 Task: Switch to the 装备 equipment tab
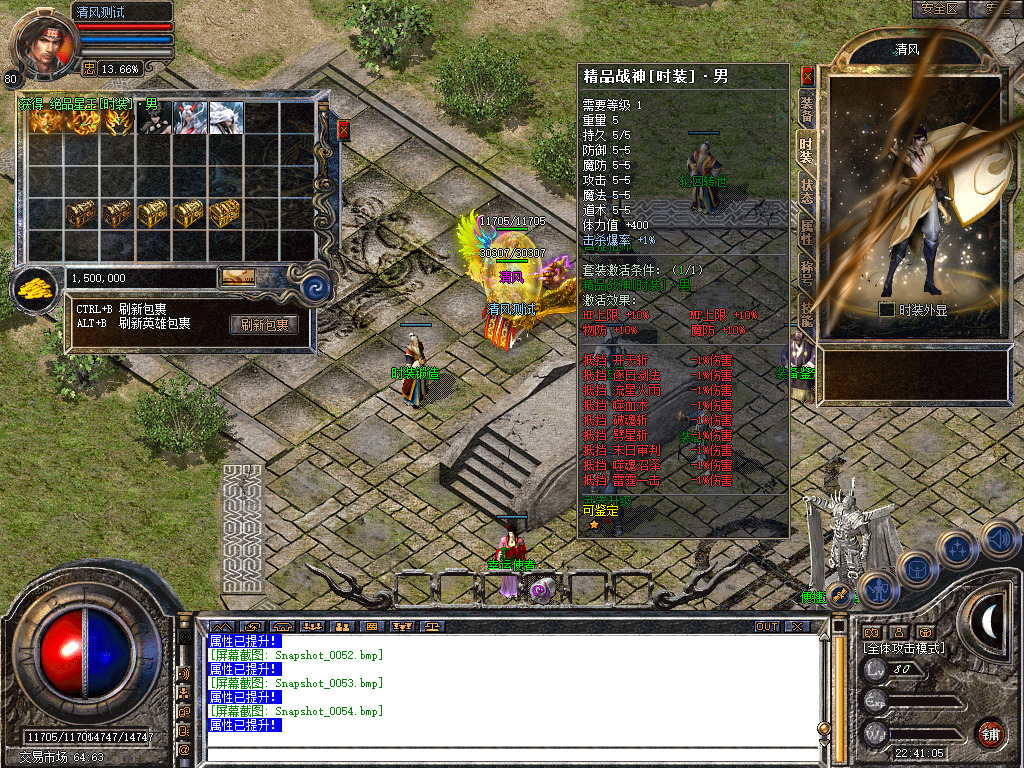point(806,111)
